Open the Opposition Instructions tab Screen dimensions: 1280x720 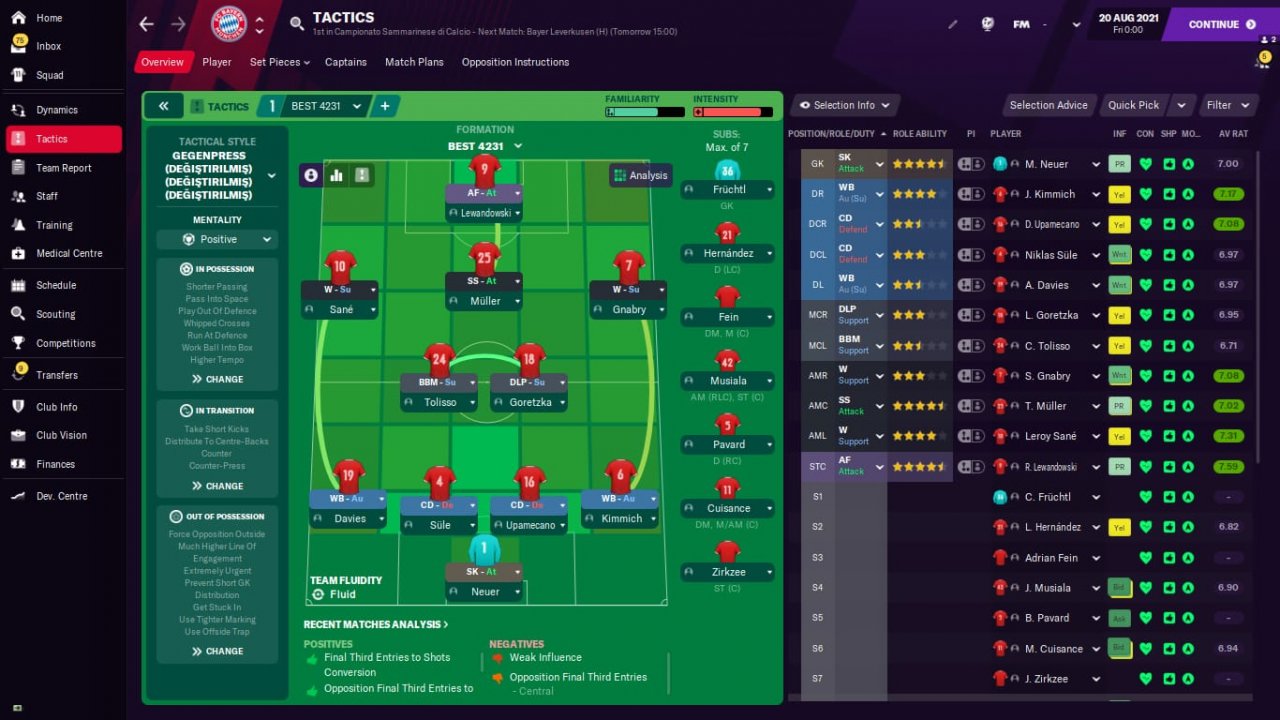click(515, 62)
